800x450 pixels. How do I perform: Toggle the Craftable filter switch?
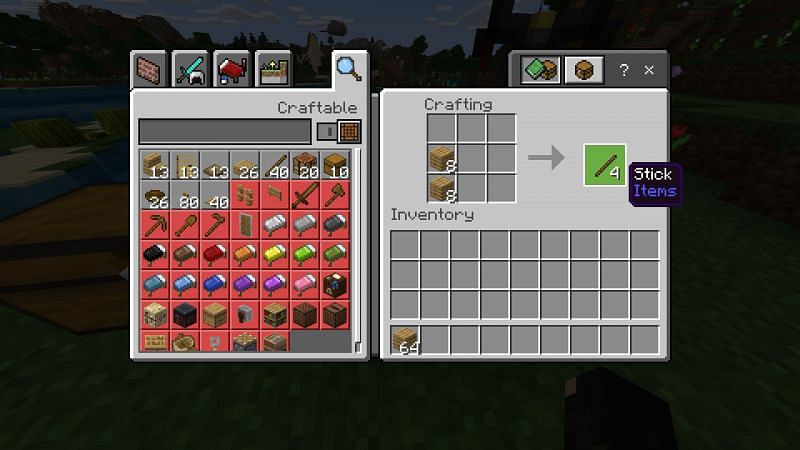[x=326, y=131]
